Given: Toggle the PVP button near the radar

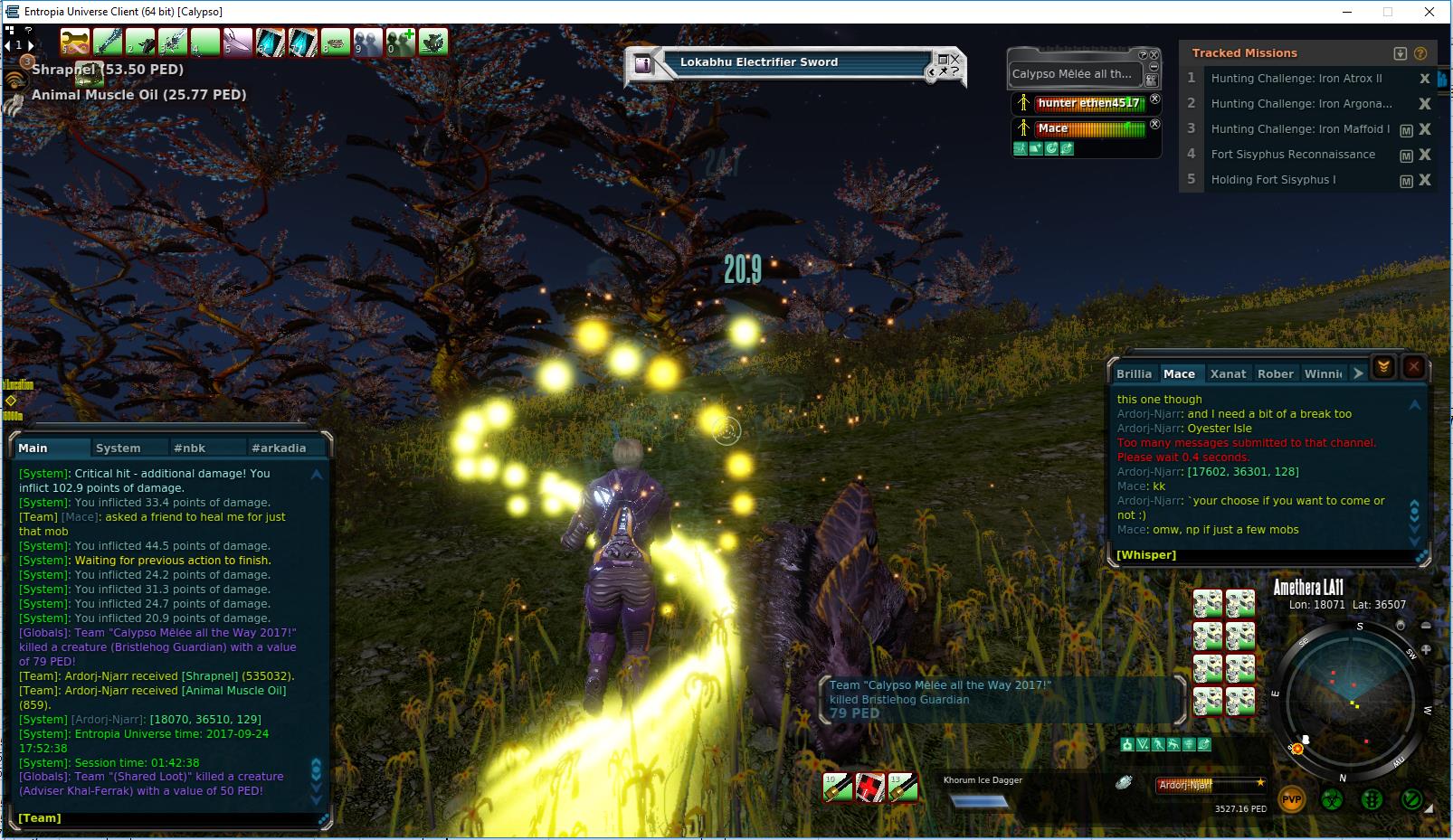Looking at the screenshot, I should (1291, 799).
